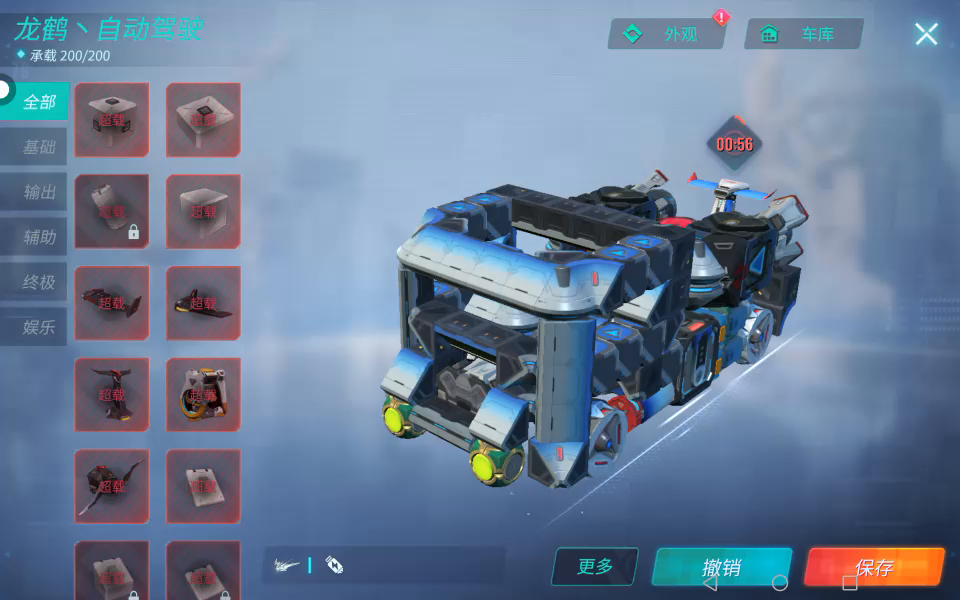Tap the Android home circle button
This screenshot has height=600, width=960.
click(780, 583)
